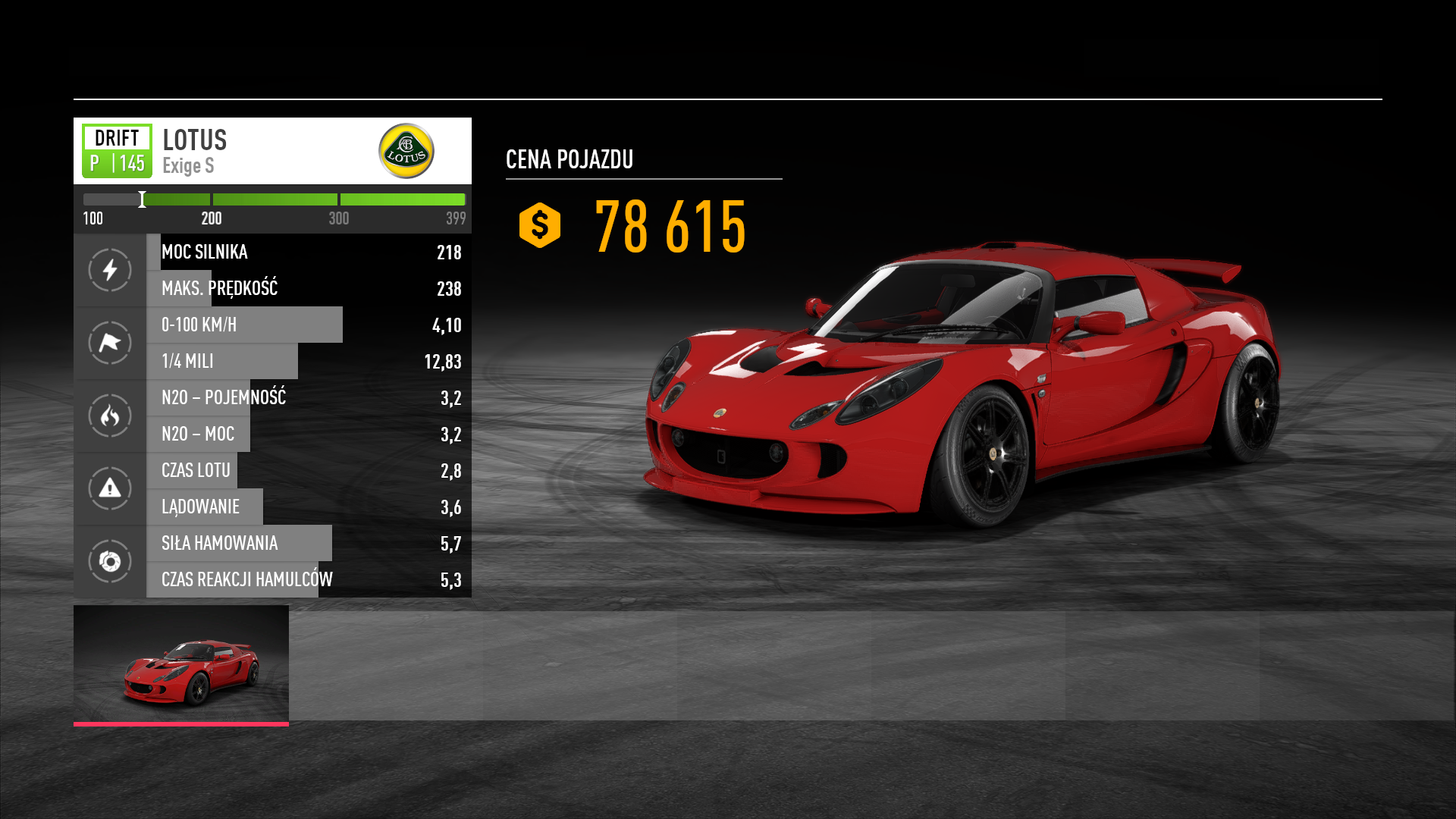This screenshot has width=1456, height=819.
Task: Click the warning triangle airtime icon
Action: (x=110, y=488)
